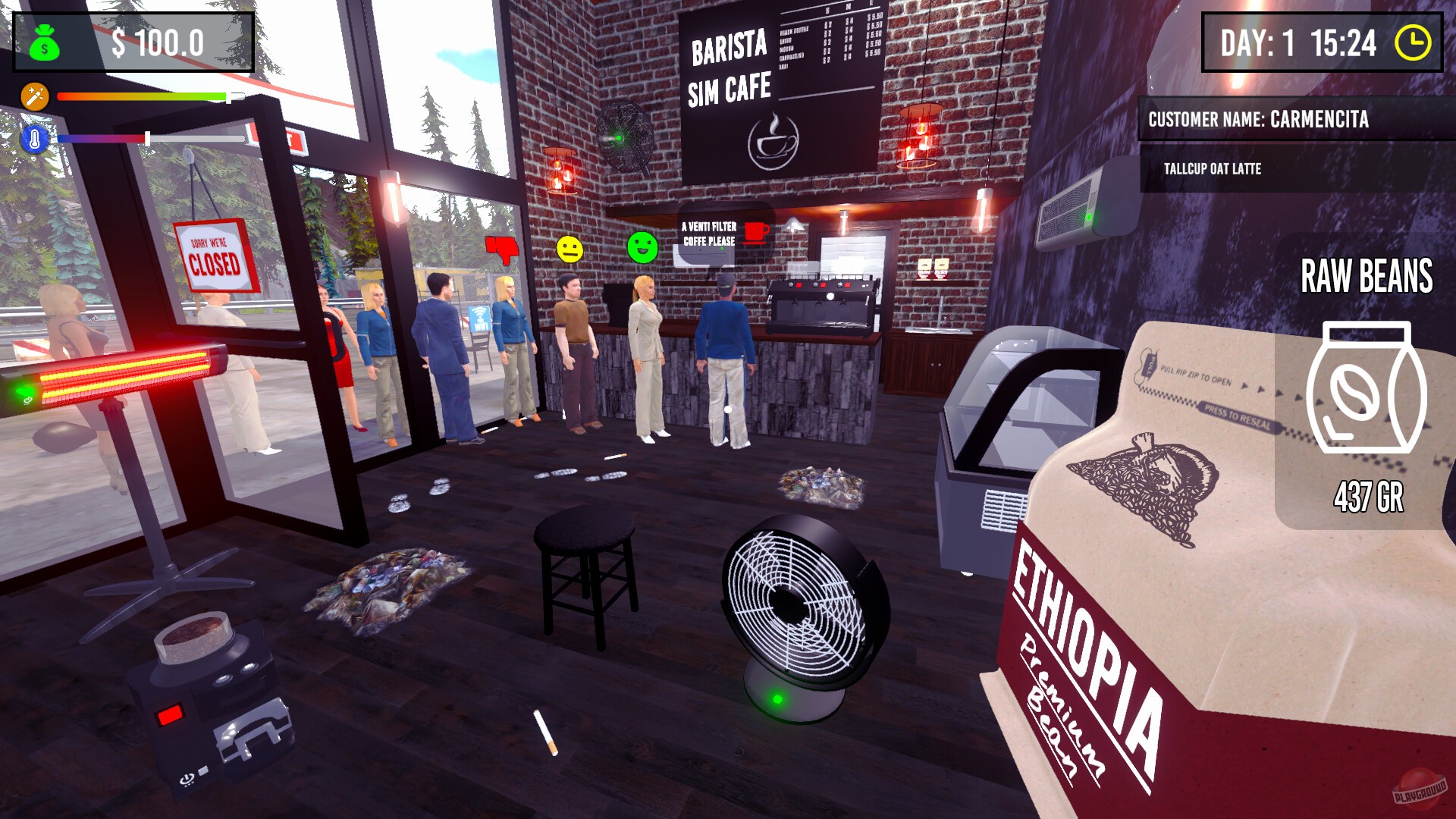The height and width of the screenshot is (819, 1456).
Task: Click the Sorry We're Closed sign
Action: click(x=215, y=256)
